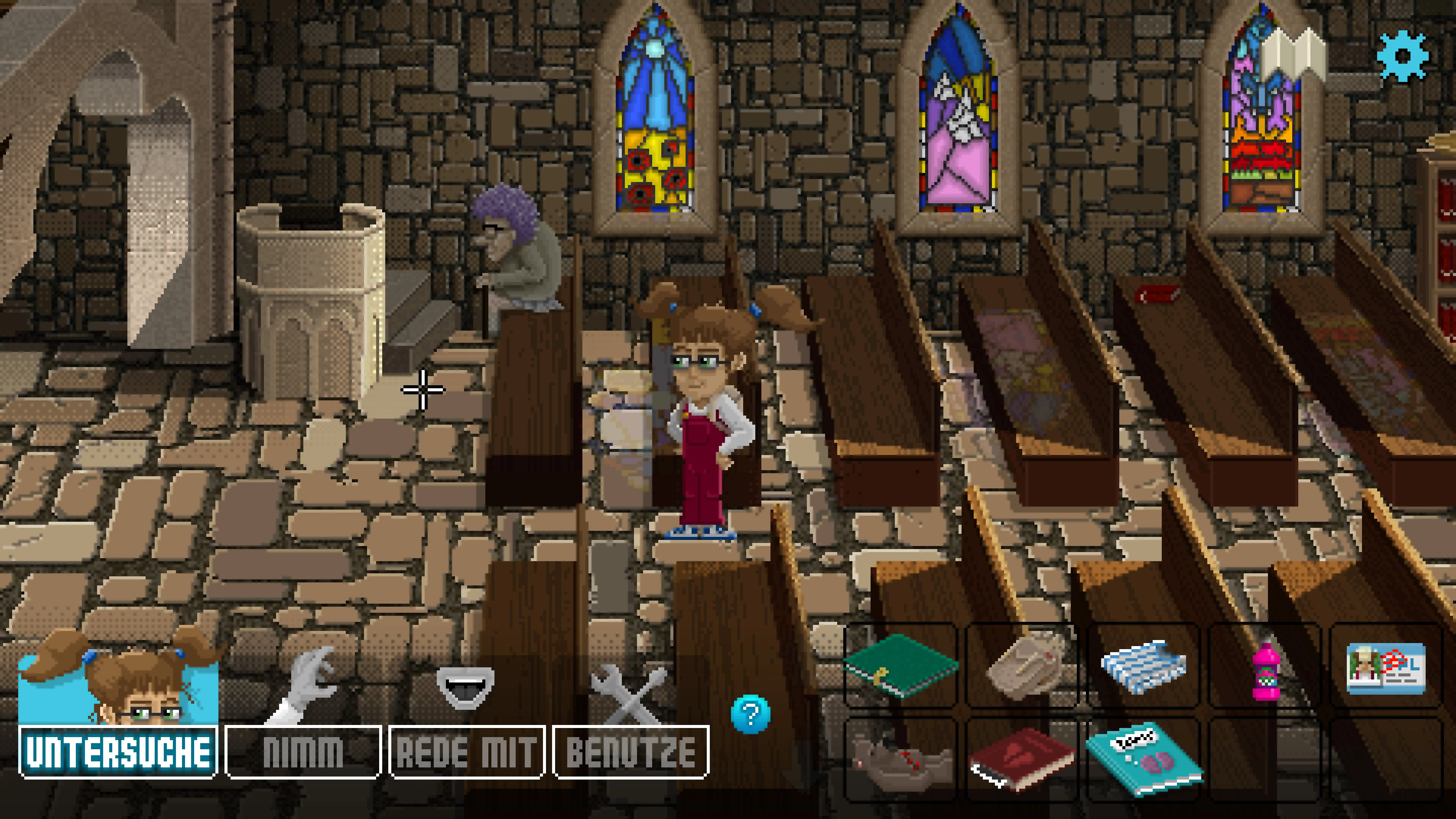Pick the beige shoulder bag item
The width and height of the screenshot is (1456, 819).
click(1023, 666)
